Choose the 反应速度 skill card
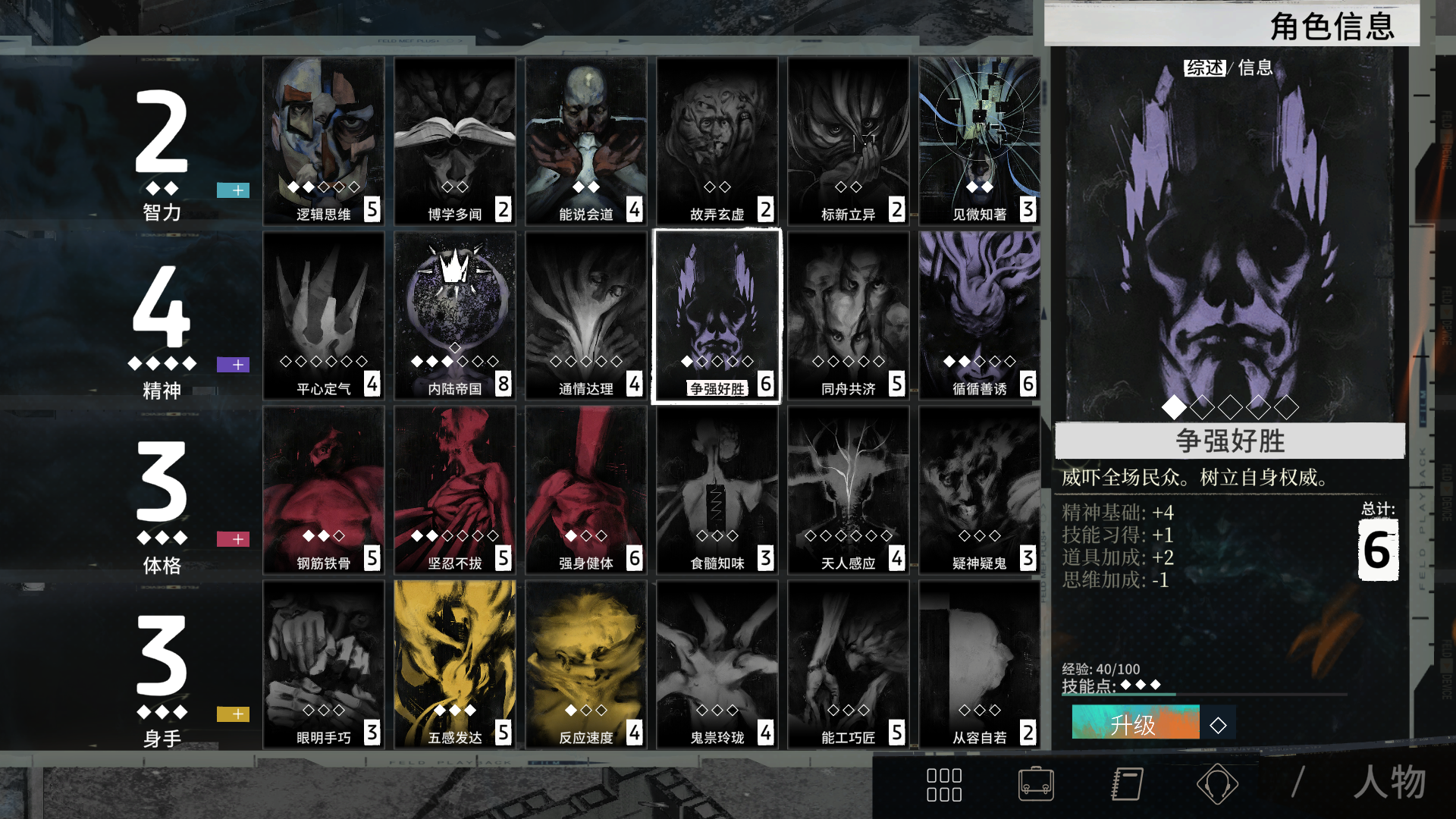The width and height of the screenshot is (1456, 819). tap(586, 664)
